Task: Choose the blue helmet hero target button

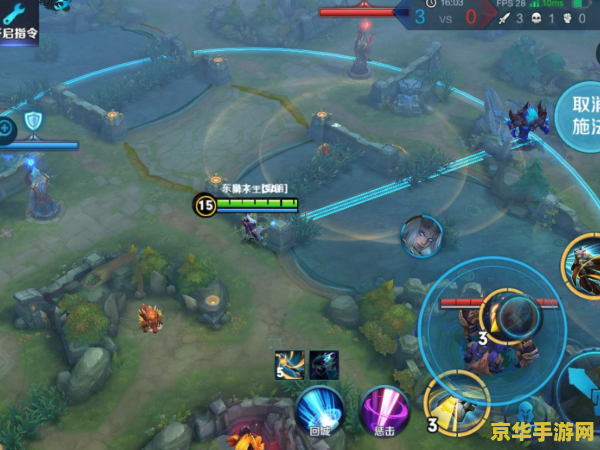Action: (x=524, y=412)
